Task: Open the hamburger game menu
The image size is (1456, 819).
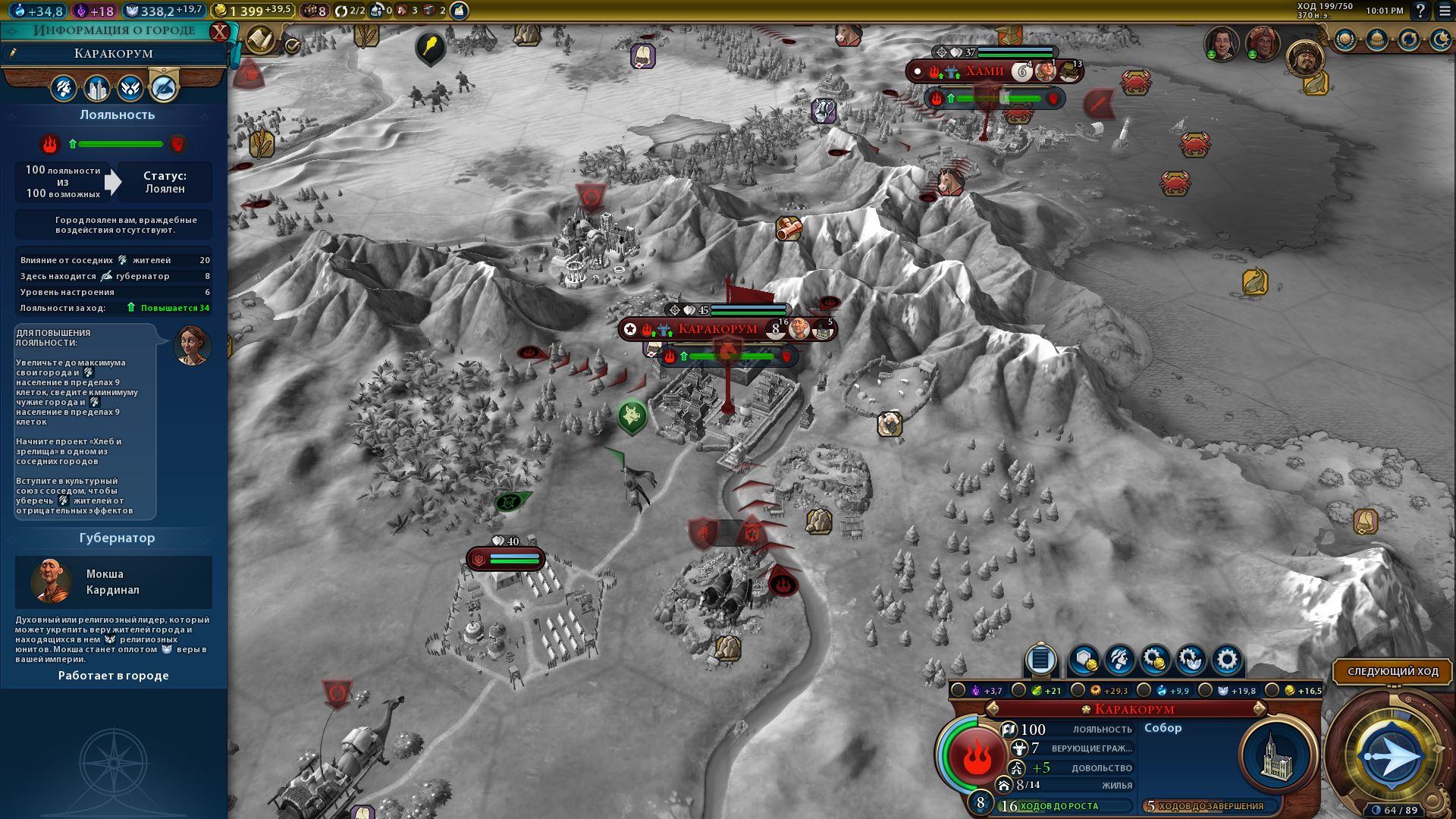Action: click(1444, 11)
